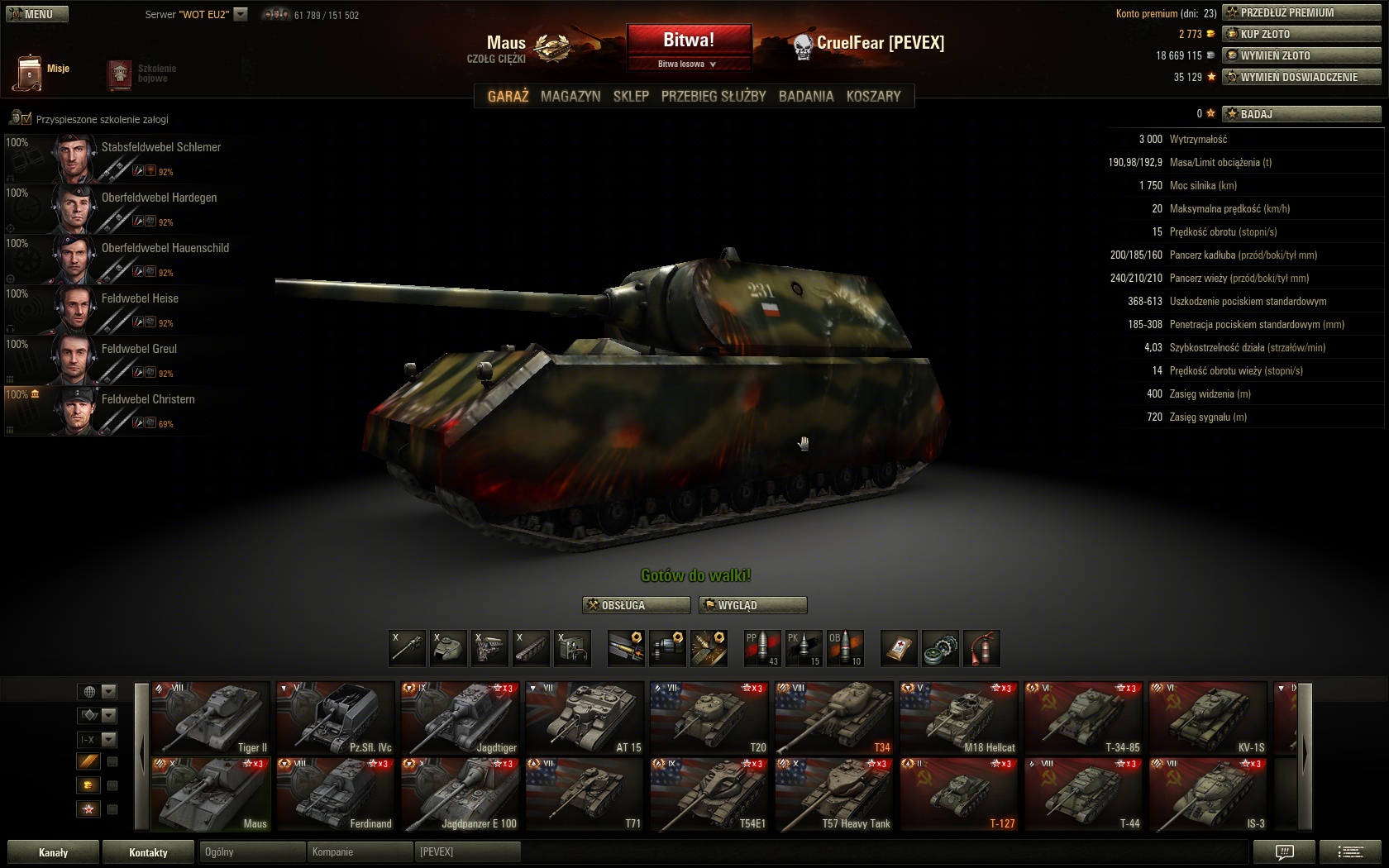Pick the T57 Heavy Tank thumbnail
Image resolution: width=1389 pixels, height=868 pixels.
tap(834, 794)
